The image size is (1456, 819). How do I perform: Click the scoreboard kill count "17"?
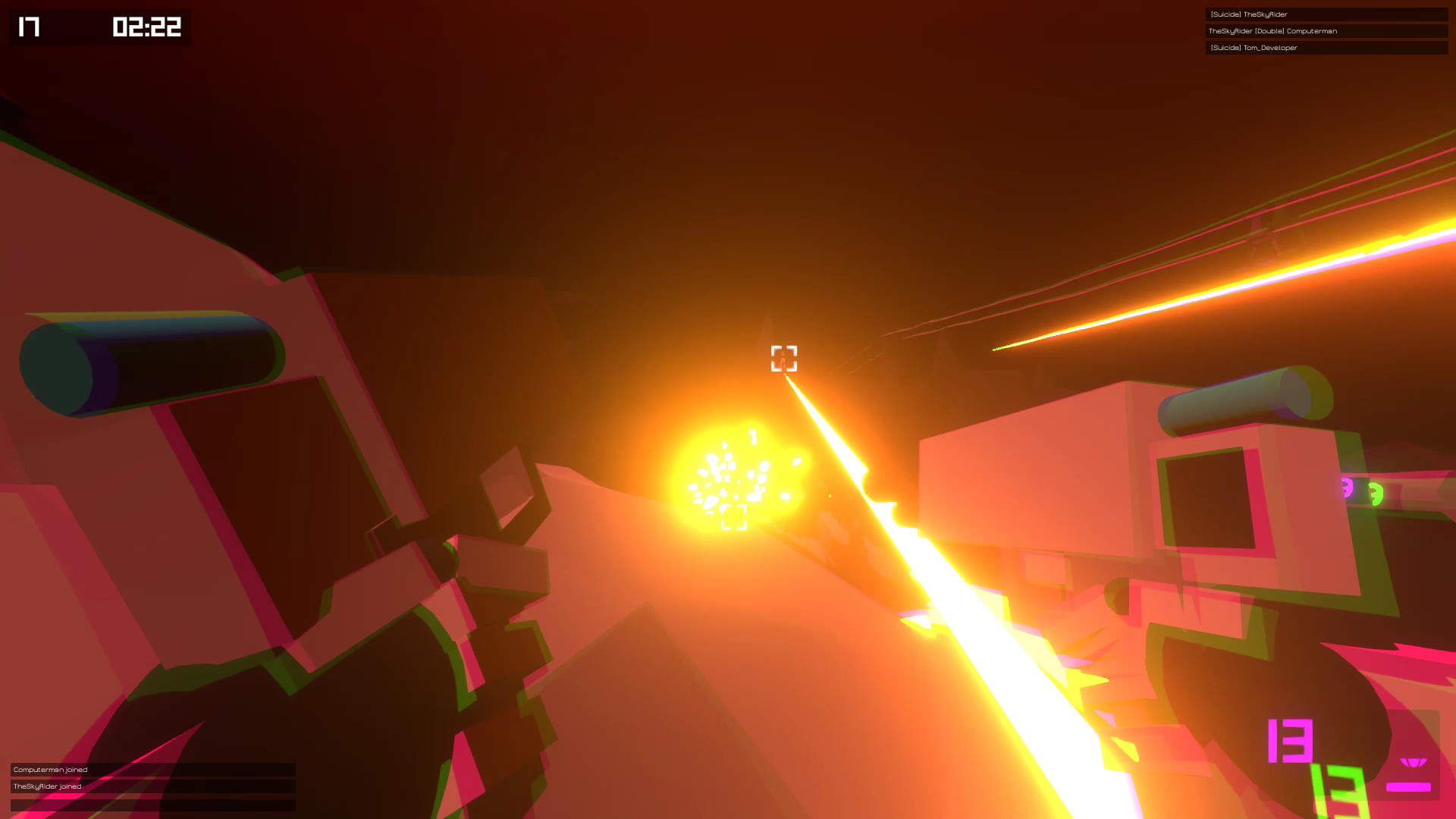(27, 27)
